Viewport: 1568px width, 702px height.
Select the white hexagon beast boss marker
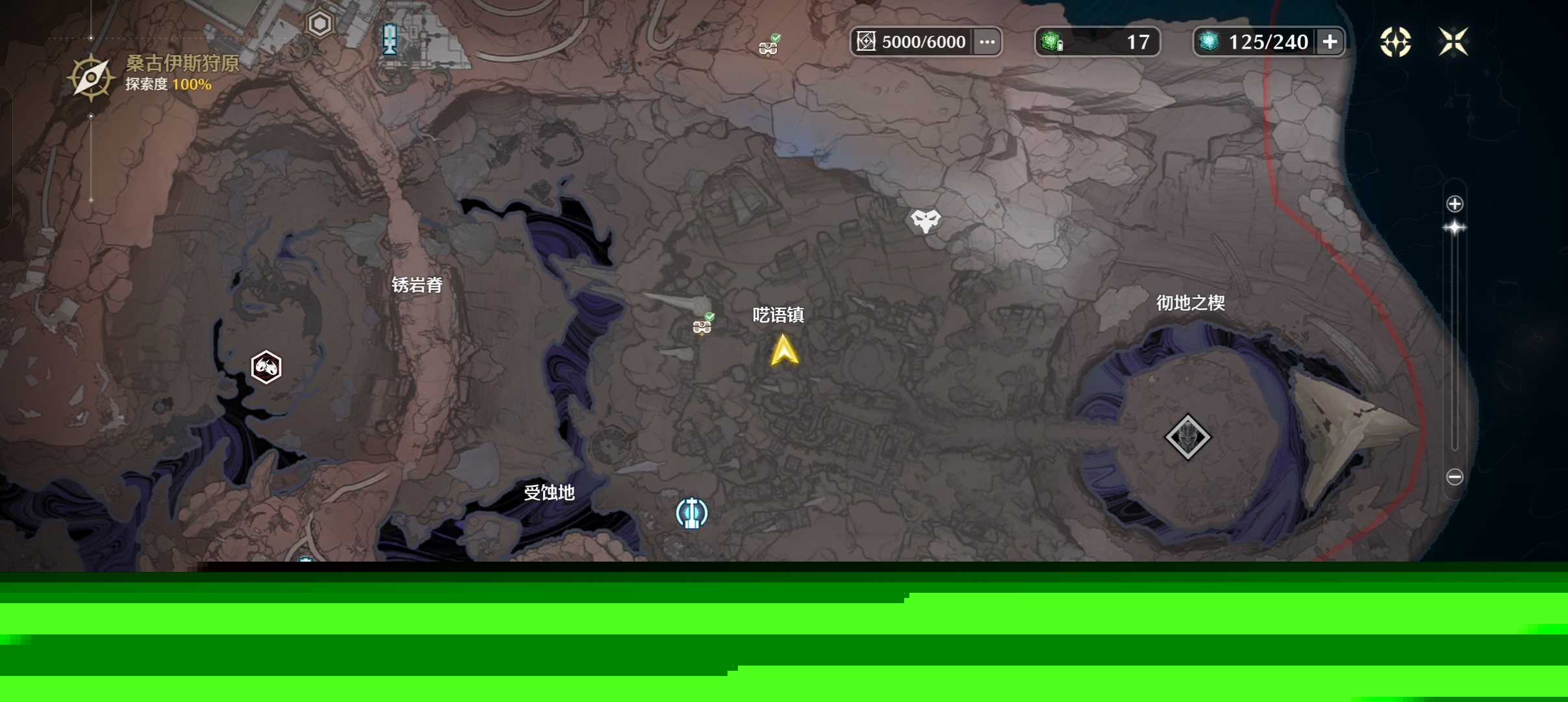[266, 367]
